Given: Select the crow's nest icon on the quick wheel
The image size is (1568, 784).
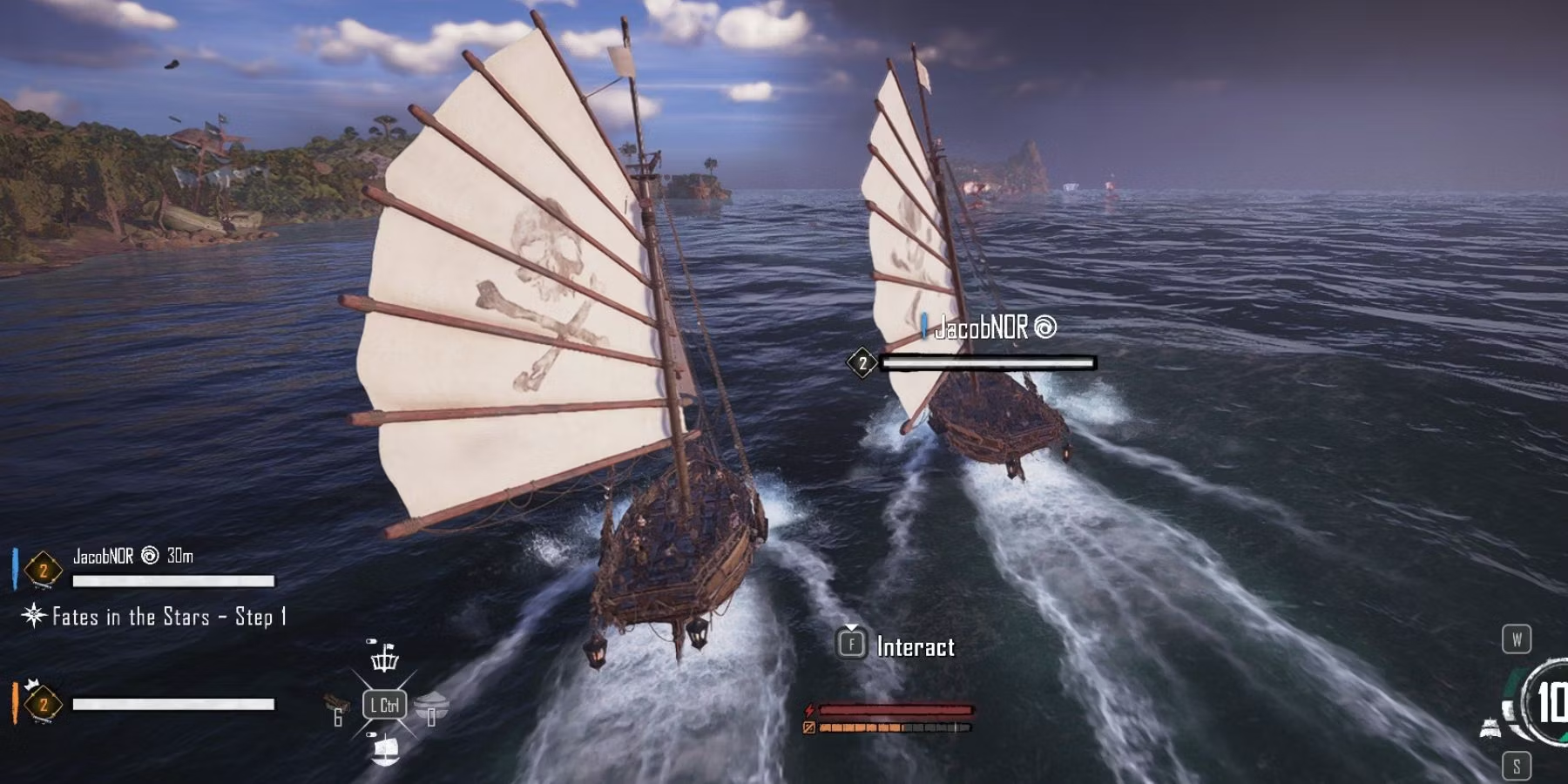Looking at the screenshot, I should pyautogui.click(x=384, y=657).
